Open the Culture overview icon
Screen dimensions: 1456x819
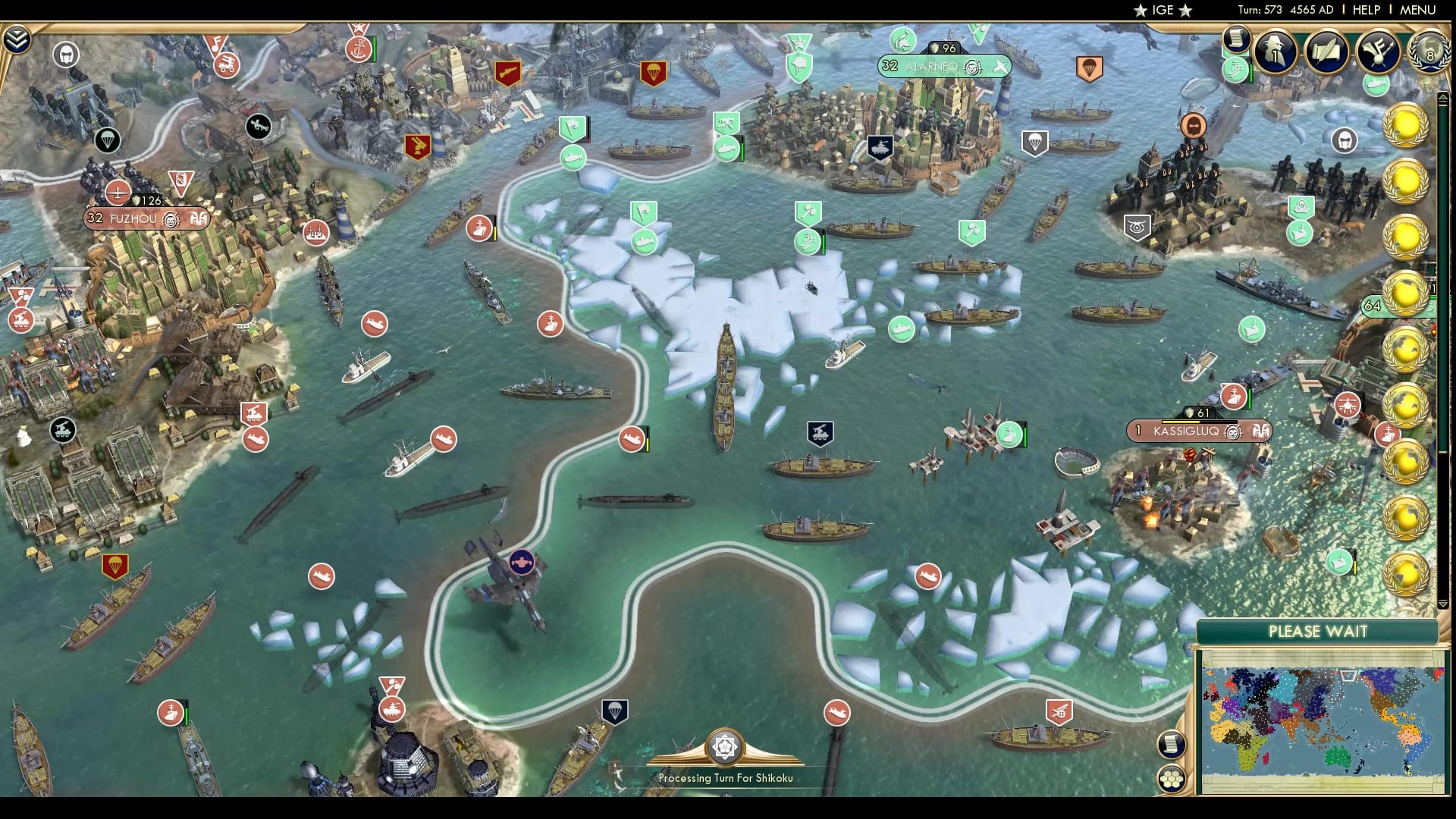tap(1378, 53)
